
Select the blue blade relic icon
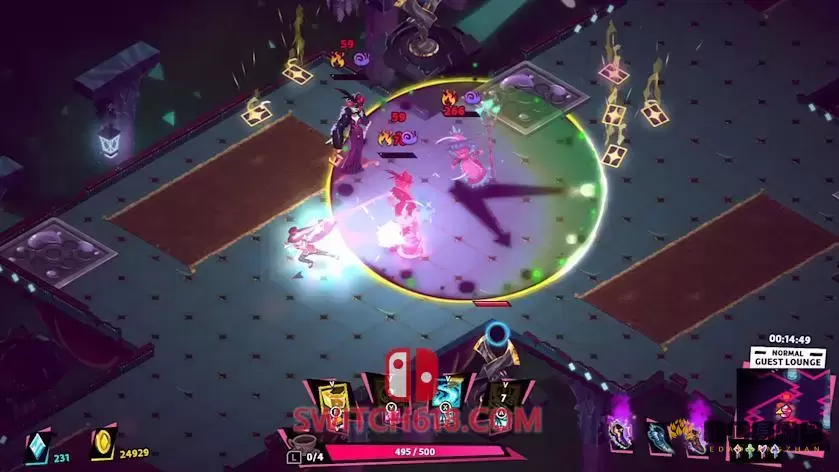click(659, 432)
